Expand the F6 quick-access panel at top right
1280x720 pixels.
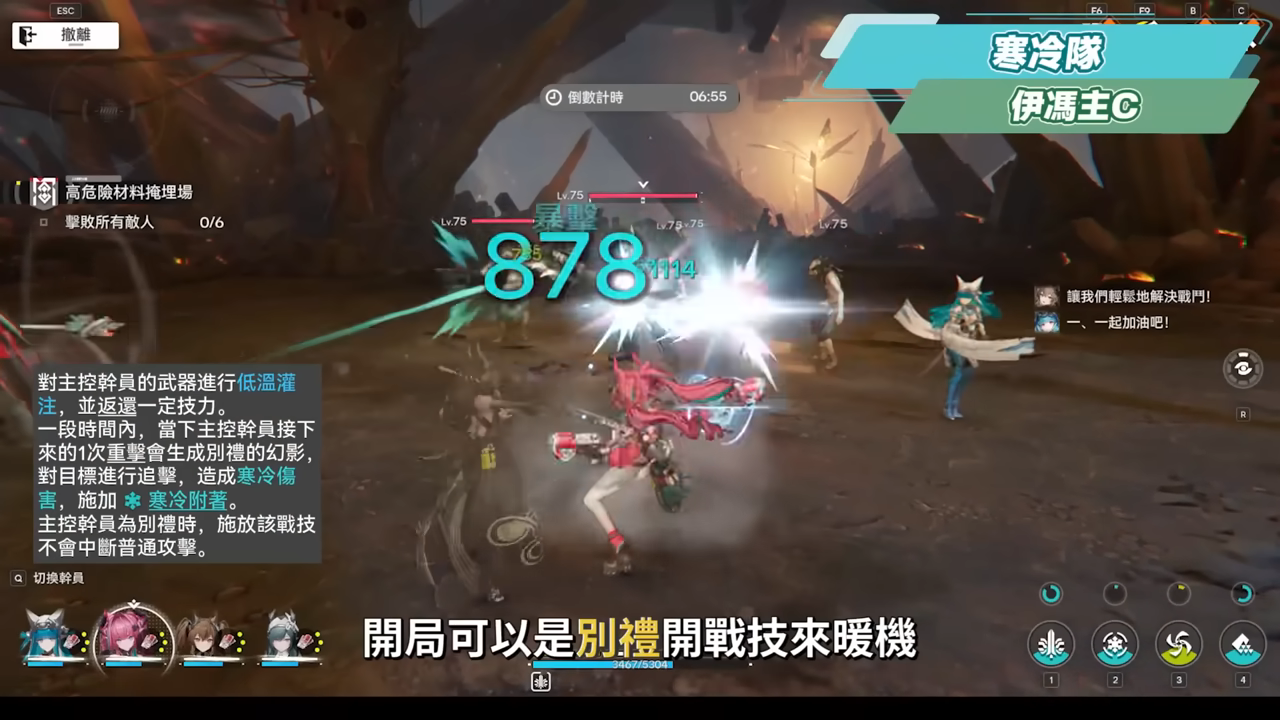click(x=1096, y=10)
